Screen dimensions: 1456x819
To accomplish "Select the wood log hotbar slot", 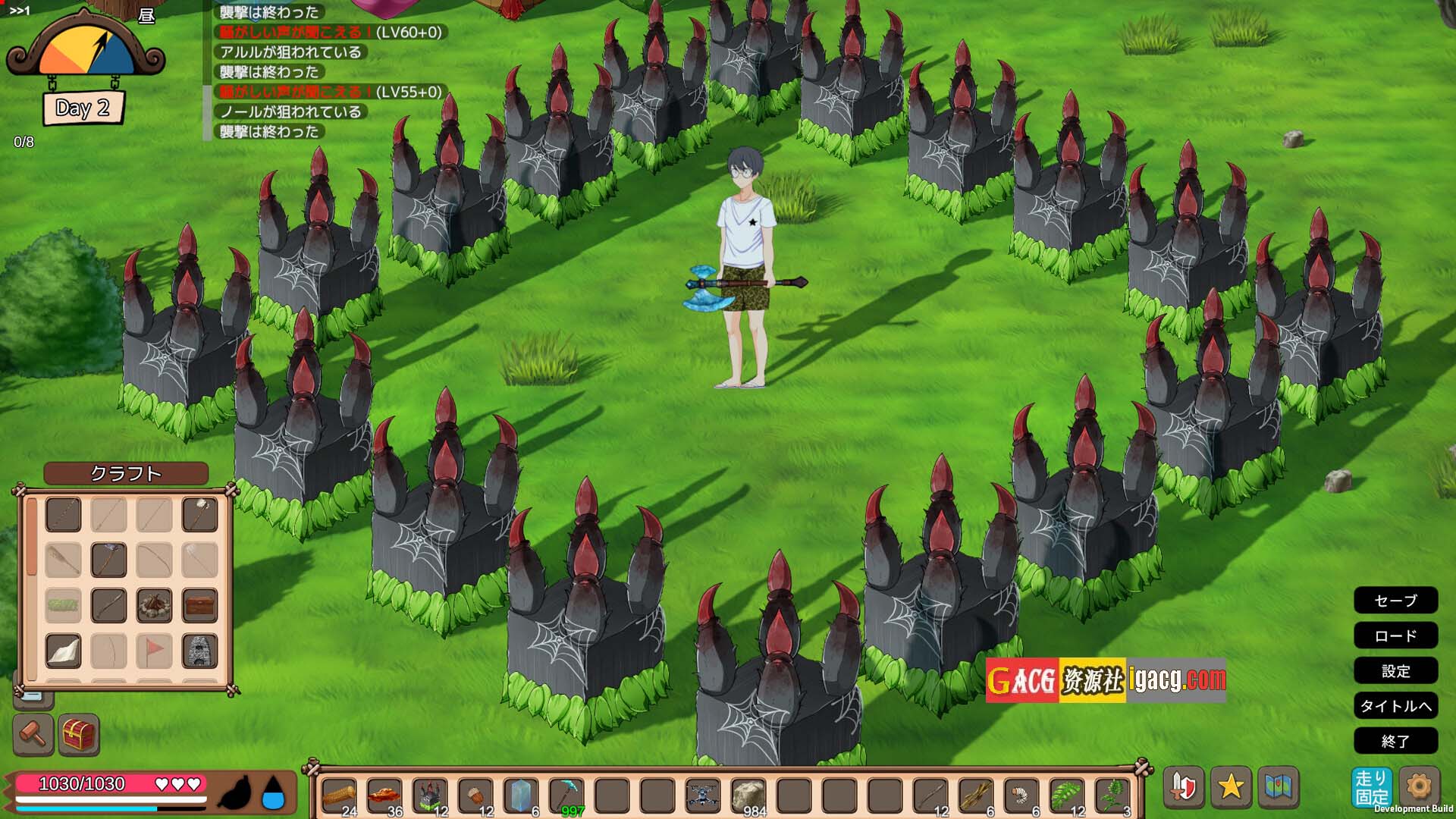I will 339,795.
